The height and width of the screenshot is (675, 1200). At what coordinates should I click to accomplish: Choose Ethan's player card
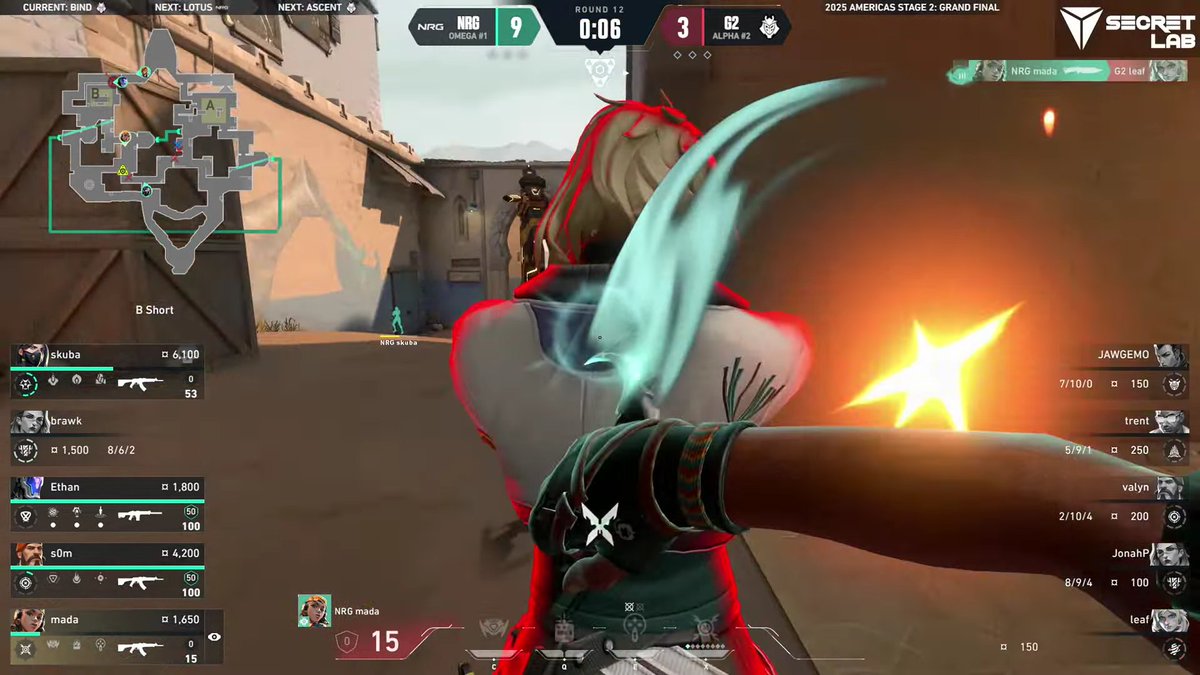pos(107,503)
